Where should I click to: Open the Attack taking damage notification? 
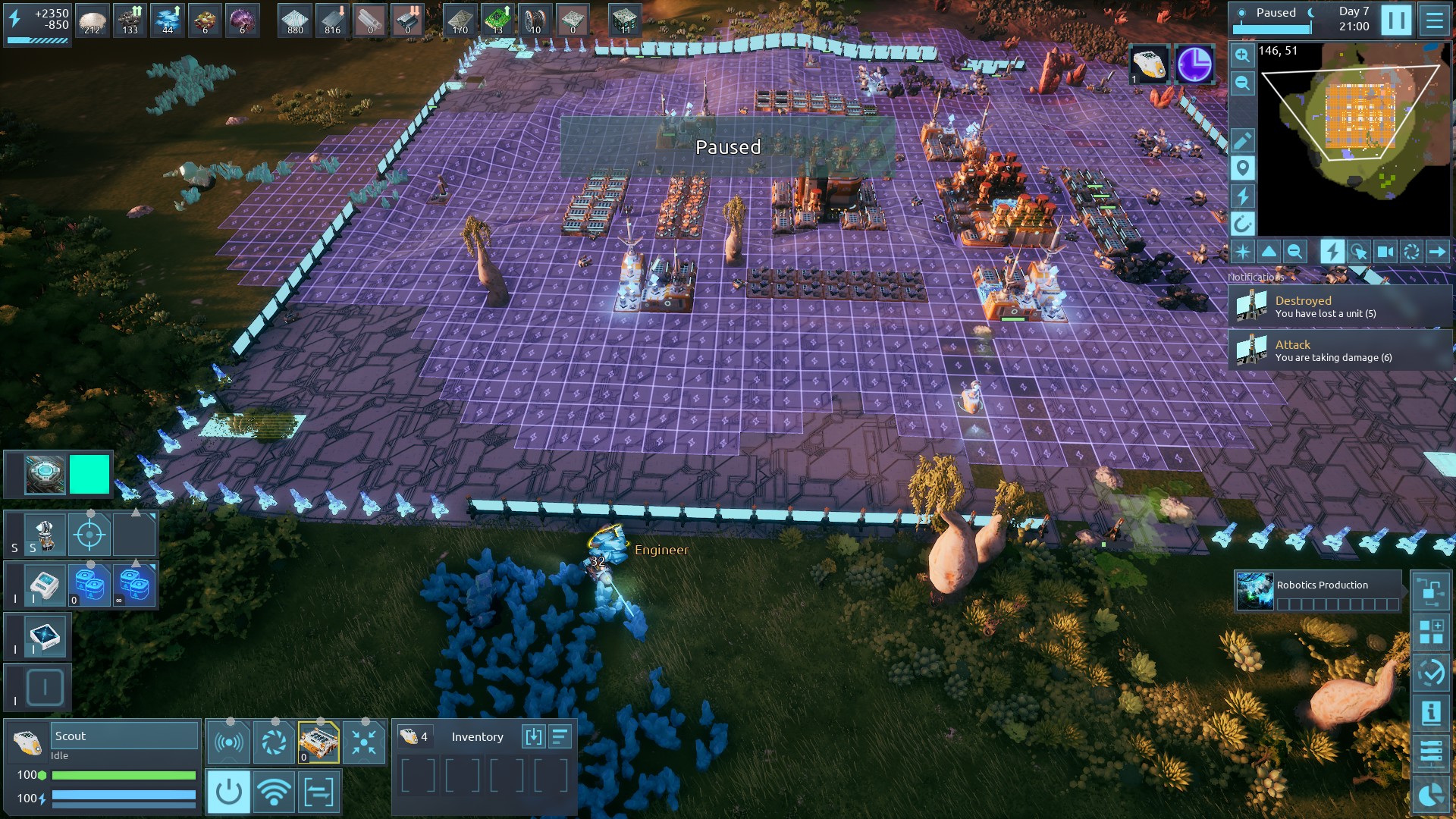(x=1339, y=350)
